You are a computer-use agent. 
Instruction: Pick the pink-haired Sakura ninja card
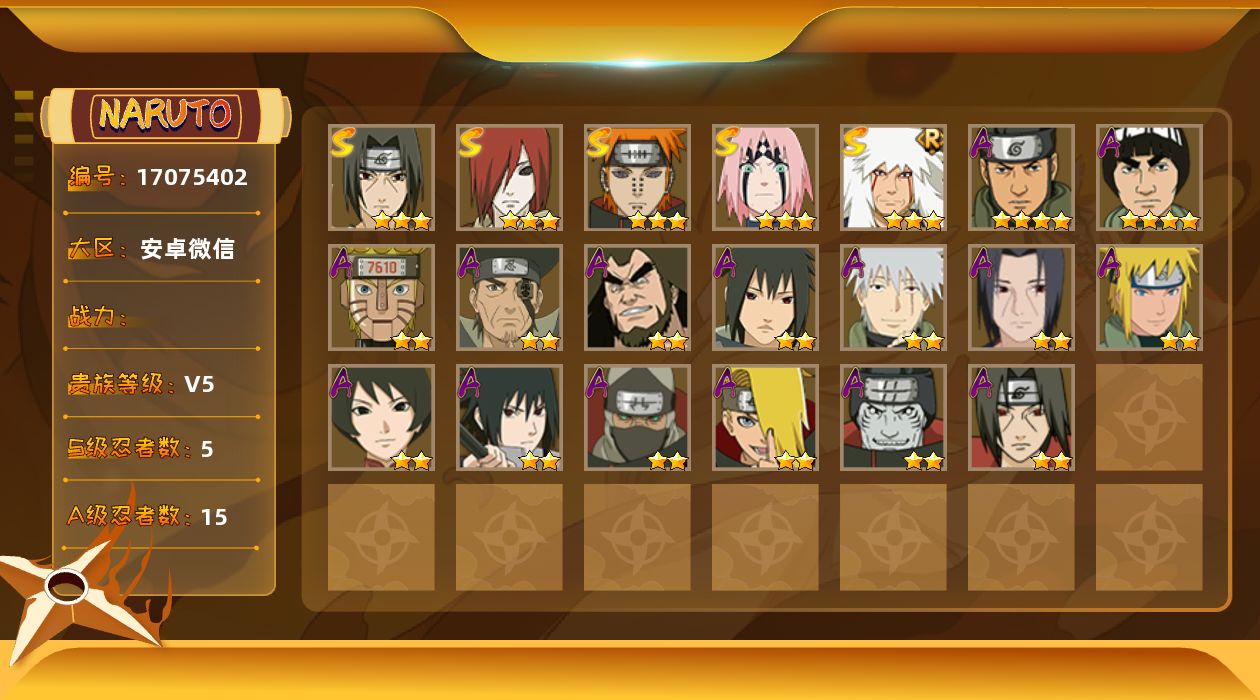765,178
